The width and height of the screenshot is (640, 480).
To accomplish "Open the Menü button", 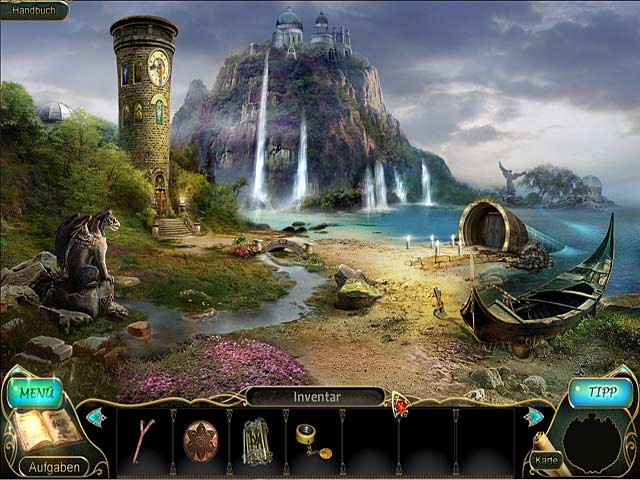I will coord(35,392).
